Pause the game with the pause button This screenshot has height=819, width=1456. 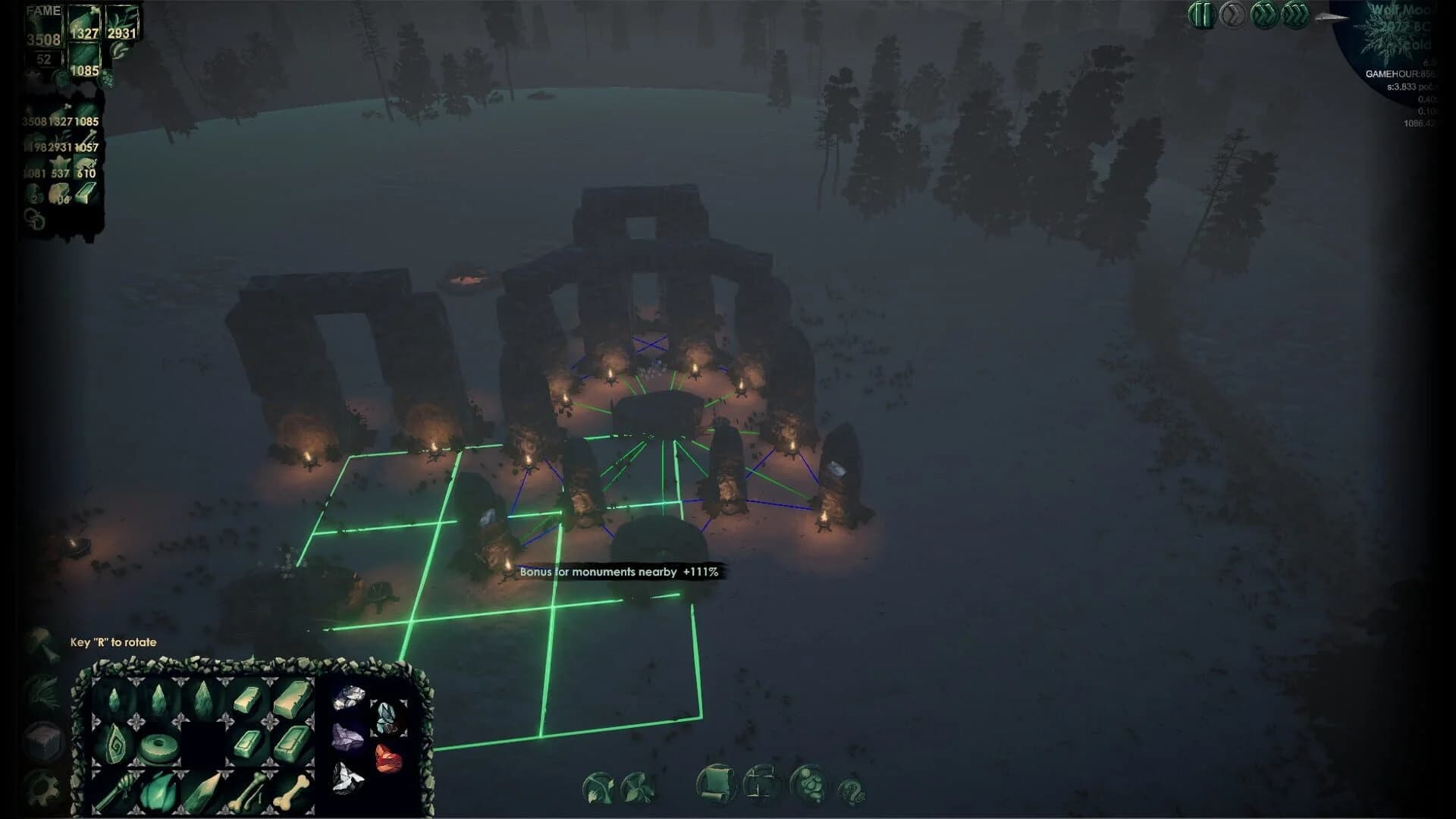[1203, 14]
